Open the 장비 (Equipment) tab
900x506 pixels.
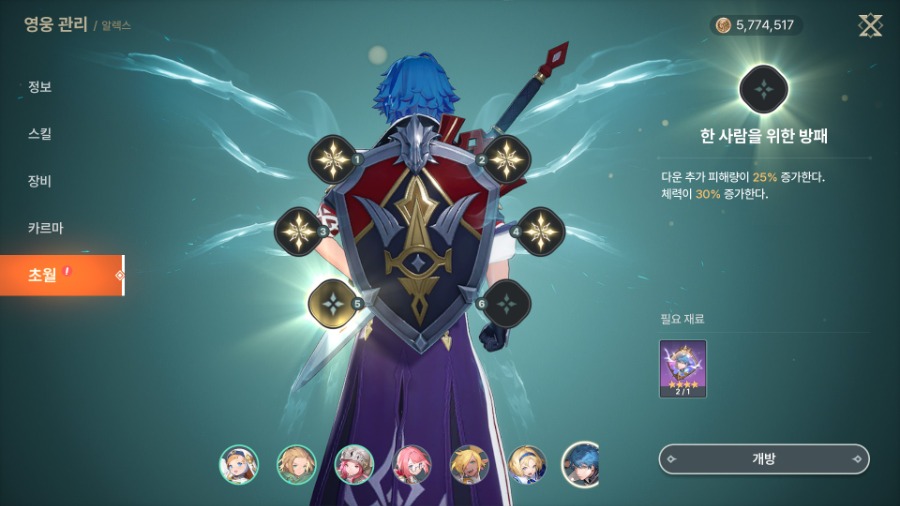pos(40,181)
